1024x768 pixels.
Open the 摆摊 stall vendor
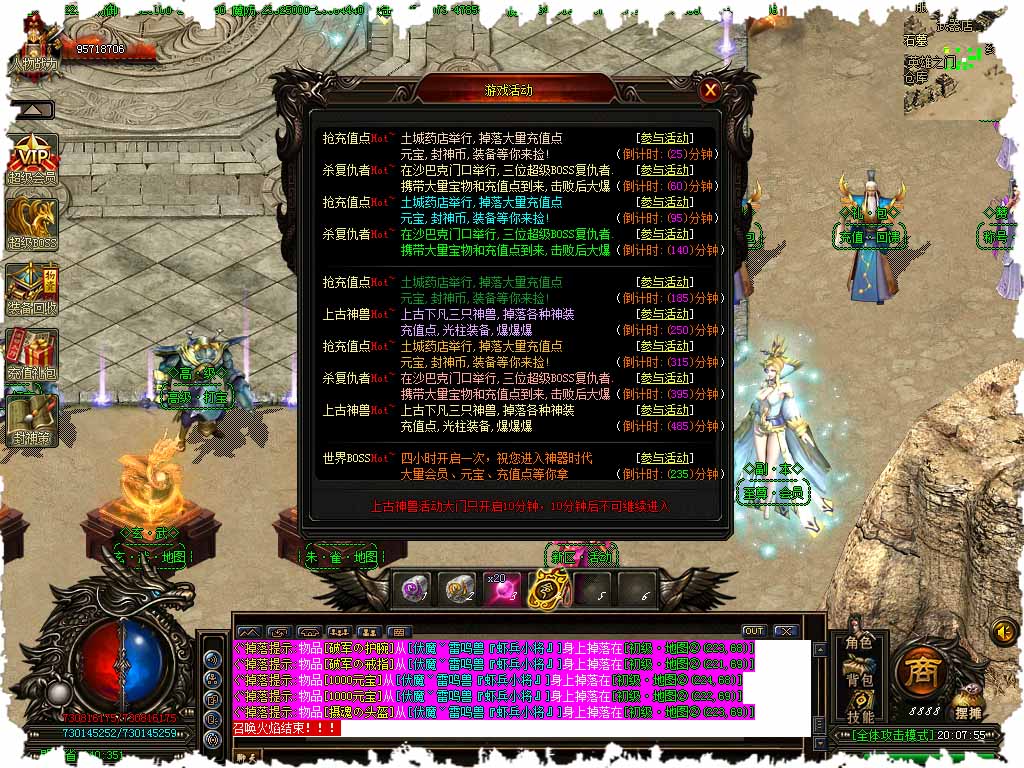coord(967,705)
